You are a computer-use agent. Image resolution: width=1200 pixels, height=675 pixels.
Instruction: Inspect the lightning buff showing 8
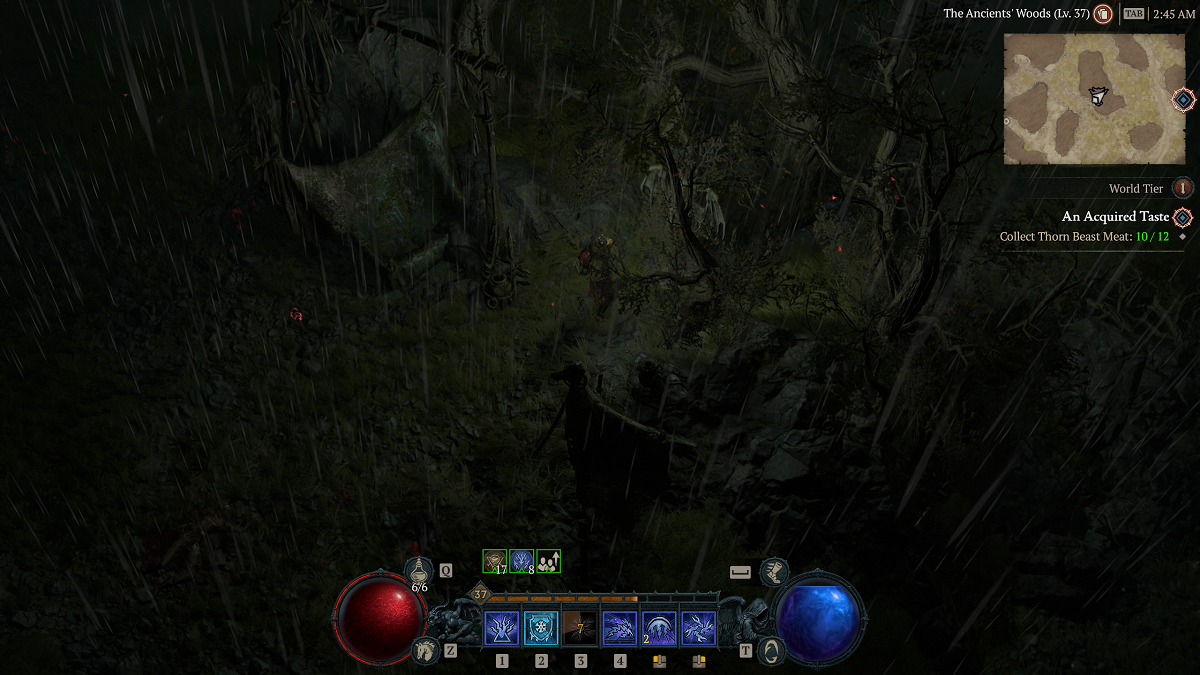[522, 562]
